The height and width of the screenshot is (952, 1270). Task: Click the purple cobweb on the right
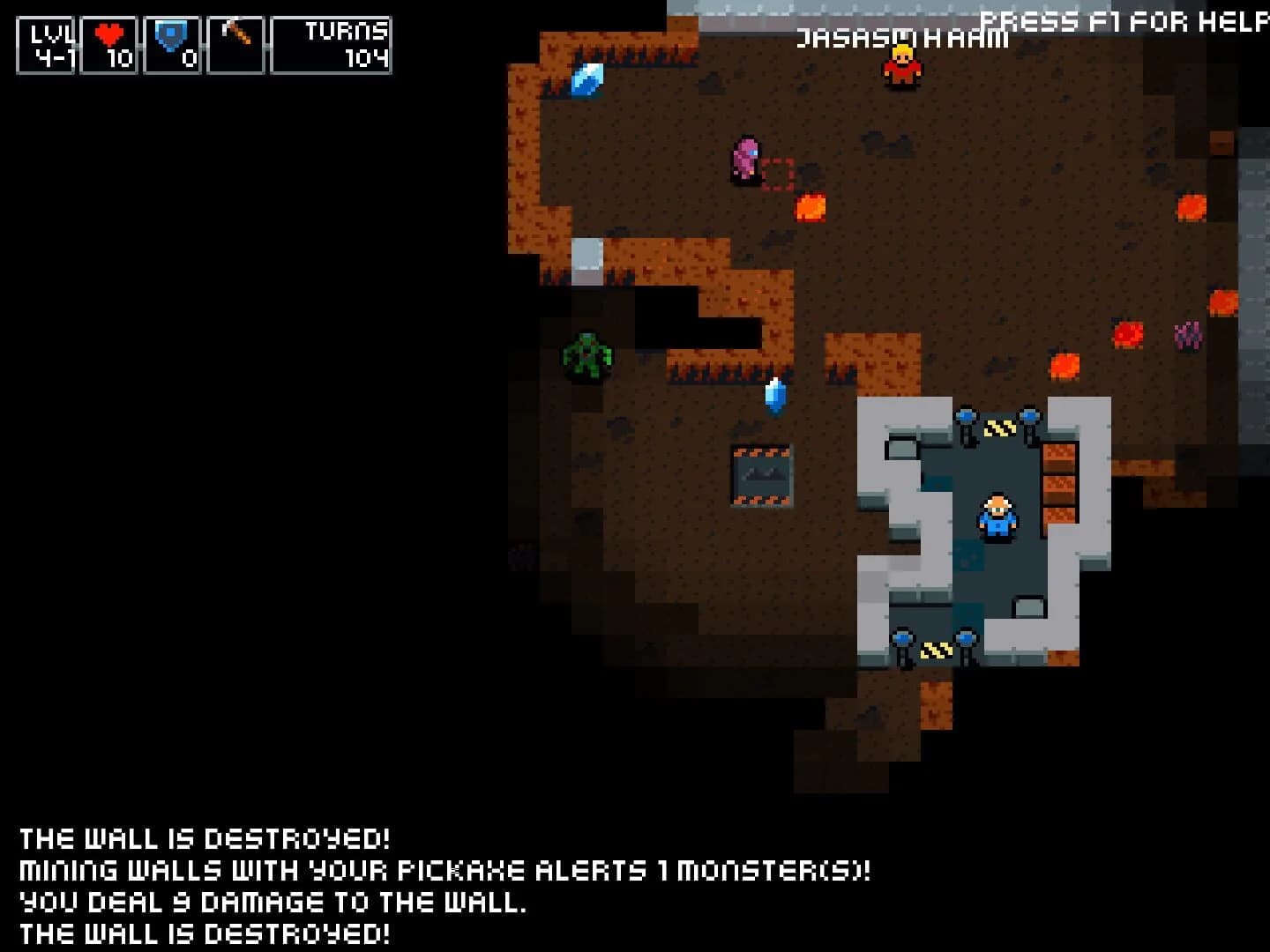pos(1187,337)
